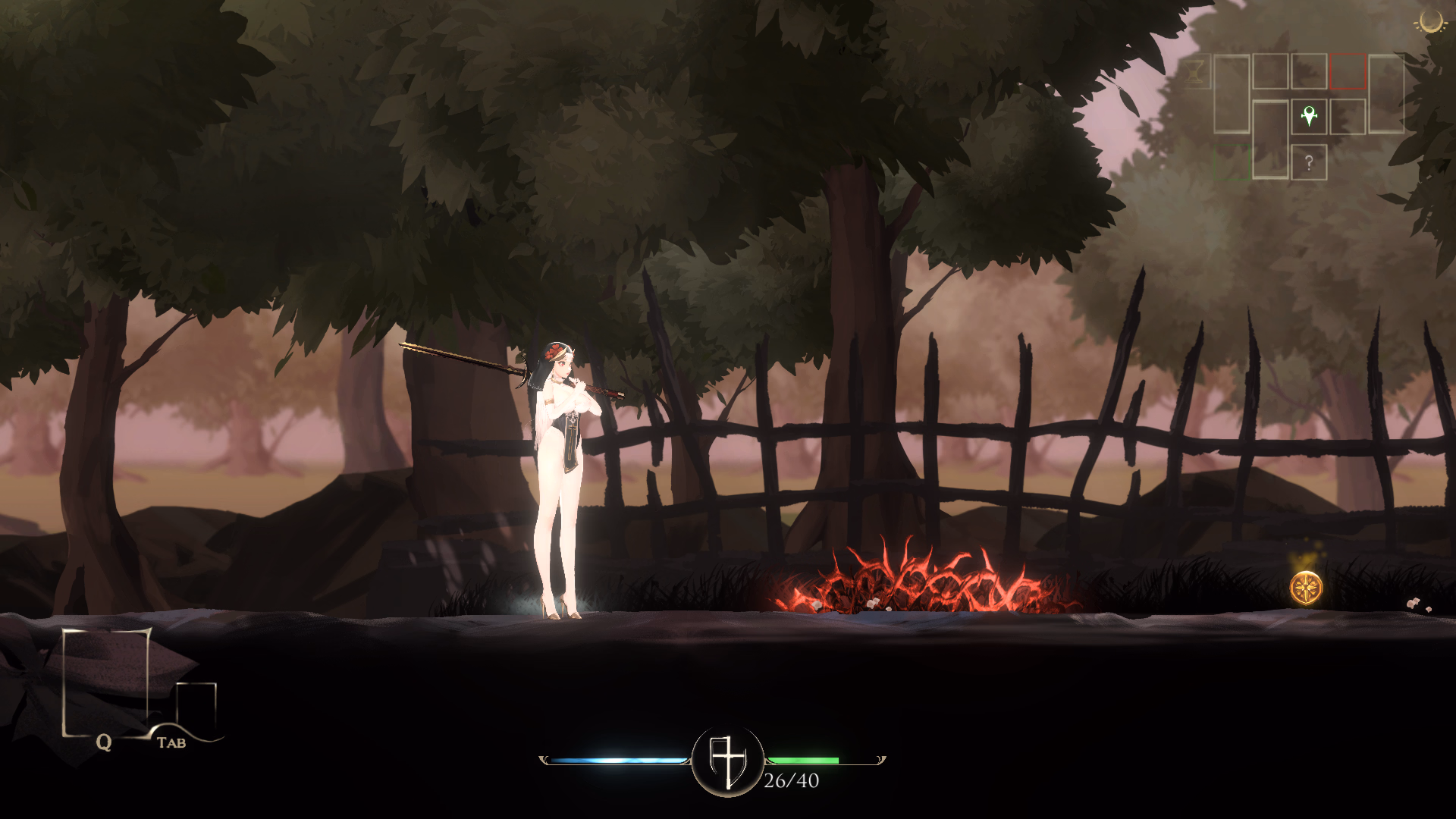Click the green player marker on the minimap
This screenshot has height=819, width=1456.
coord(1309,117)
